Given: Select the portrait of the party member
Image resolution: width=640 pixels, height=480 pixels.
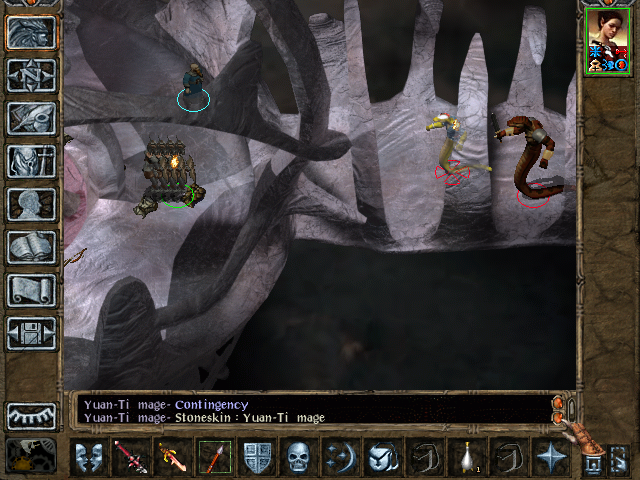Looking at the screenshot, I should click(x=609, y=40).
